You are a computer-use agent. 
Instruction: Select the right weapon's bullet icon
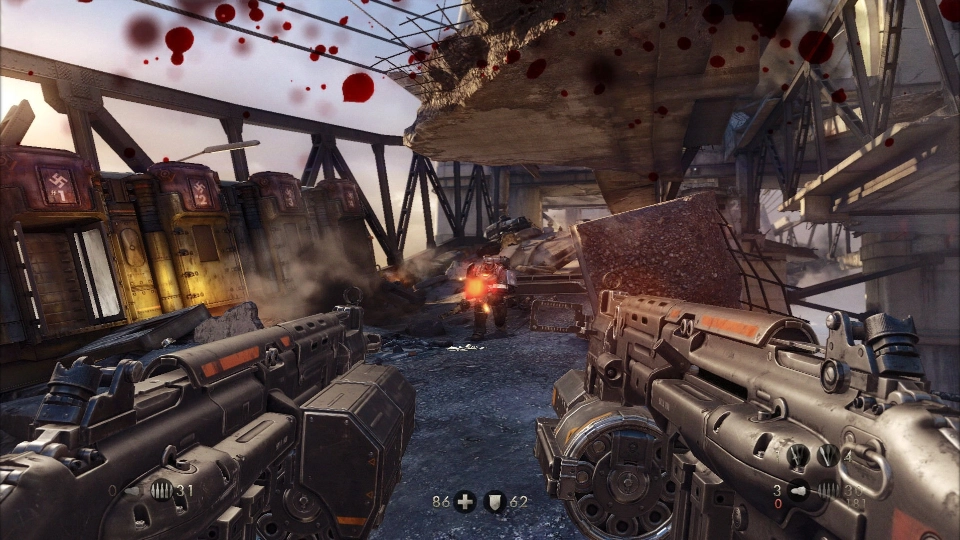829,490
